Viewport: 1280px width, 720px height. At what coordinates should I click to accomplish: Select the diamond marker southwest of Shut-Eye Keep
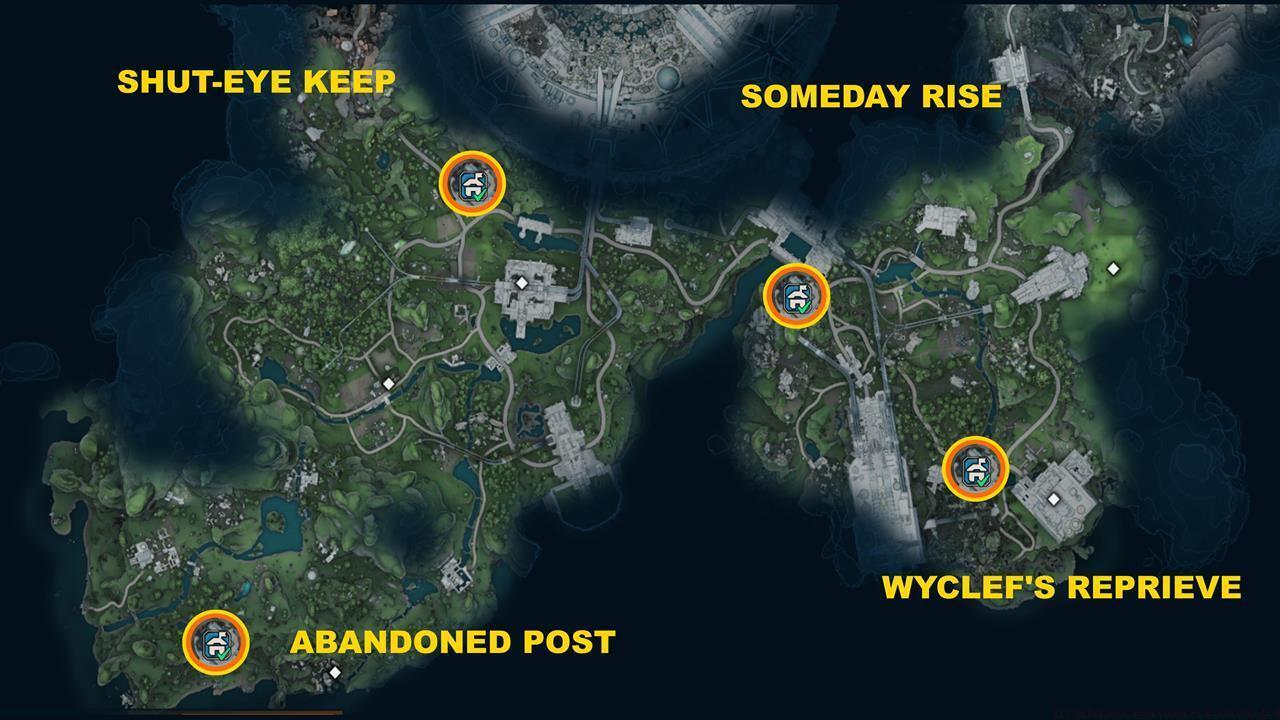[x=388, y=382]
